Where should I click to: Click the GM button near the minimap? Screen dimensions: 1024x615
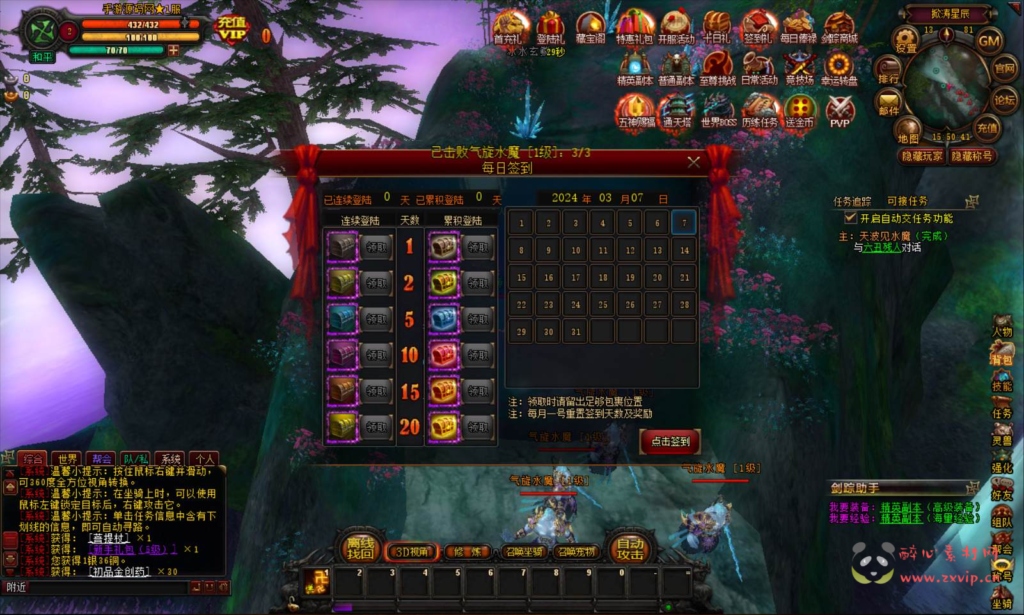coord(988,41)
